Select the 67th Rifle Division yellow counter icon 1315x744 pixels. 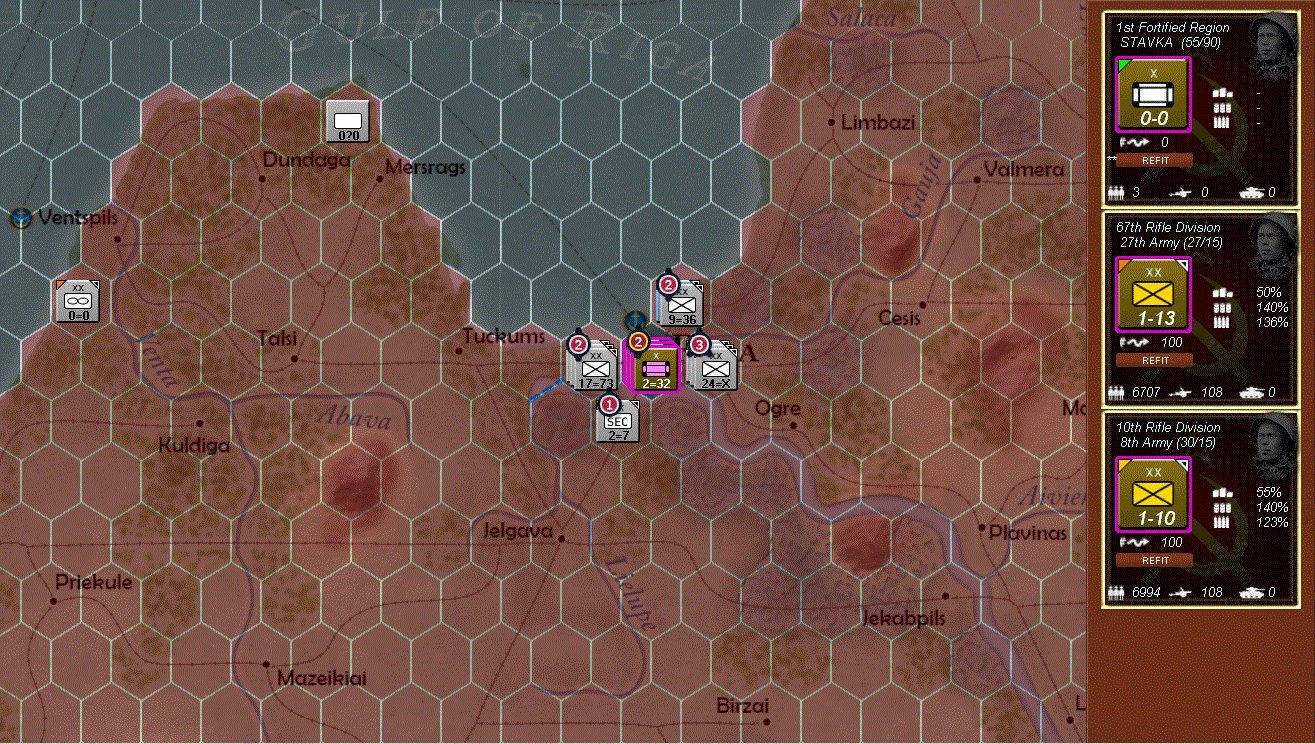[1152, 295]
